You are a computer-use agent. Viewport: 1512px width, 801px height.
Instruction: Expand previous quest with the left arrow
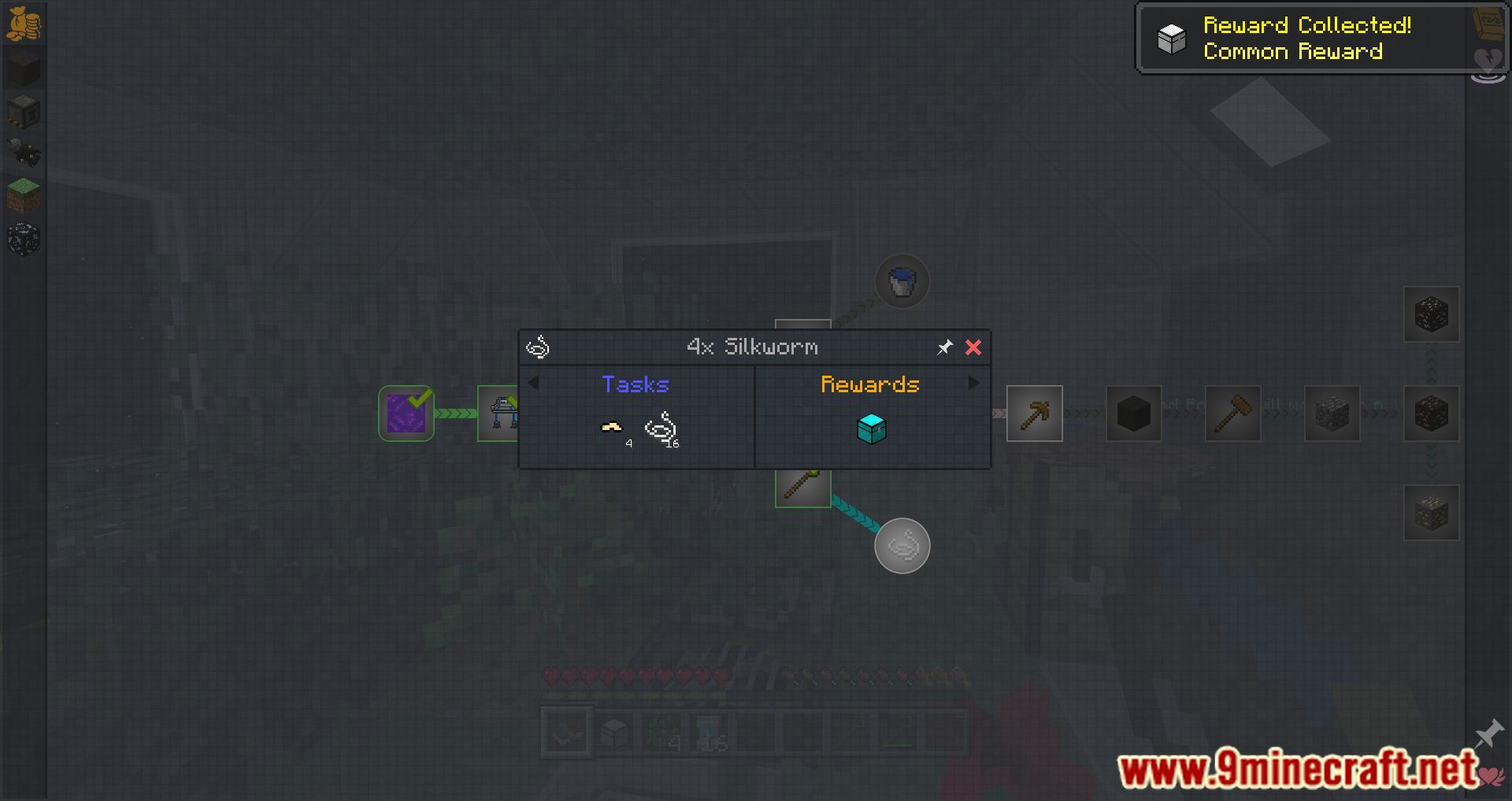tap(535, 383)
